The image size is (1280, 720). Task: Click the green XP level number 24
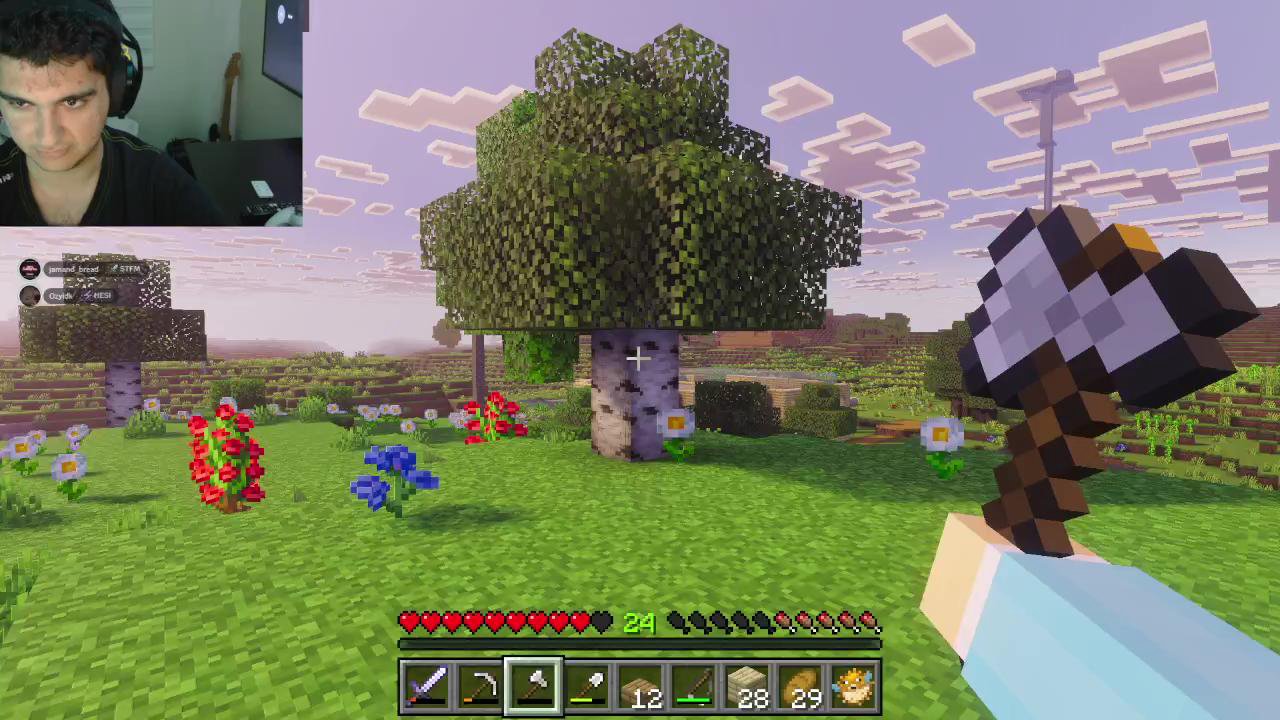640,622
